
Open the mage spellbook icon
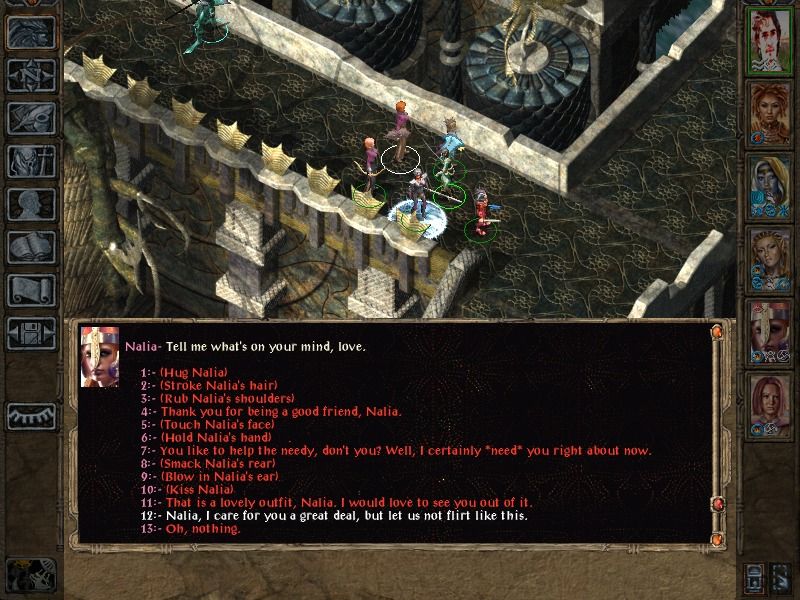[31, 247]
